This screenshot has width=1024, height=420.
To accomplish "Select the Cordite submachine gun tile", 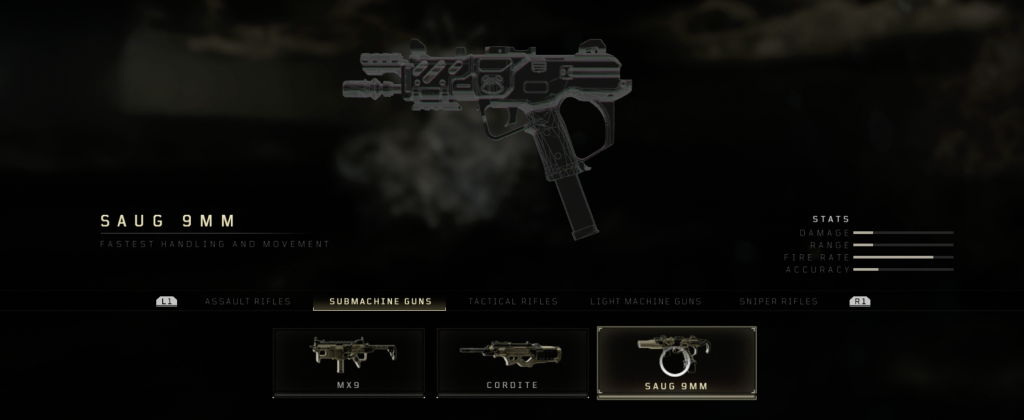I will (x=511, y=362).
